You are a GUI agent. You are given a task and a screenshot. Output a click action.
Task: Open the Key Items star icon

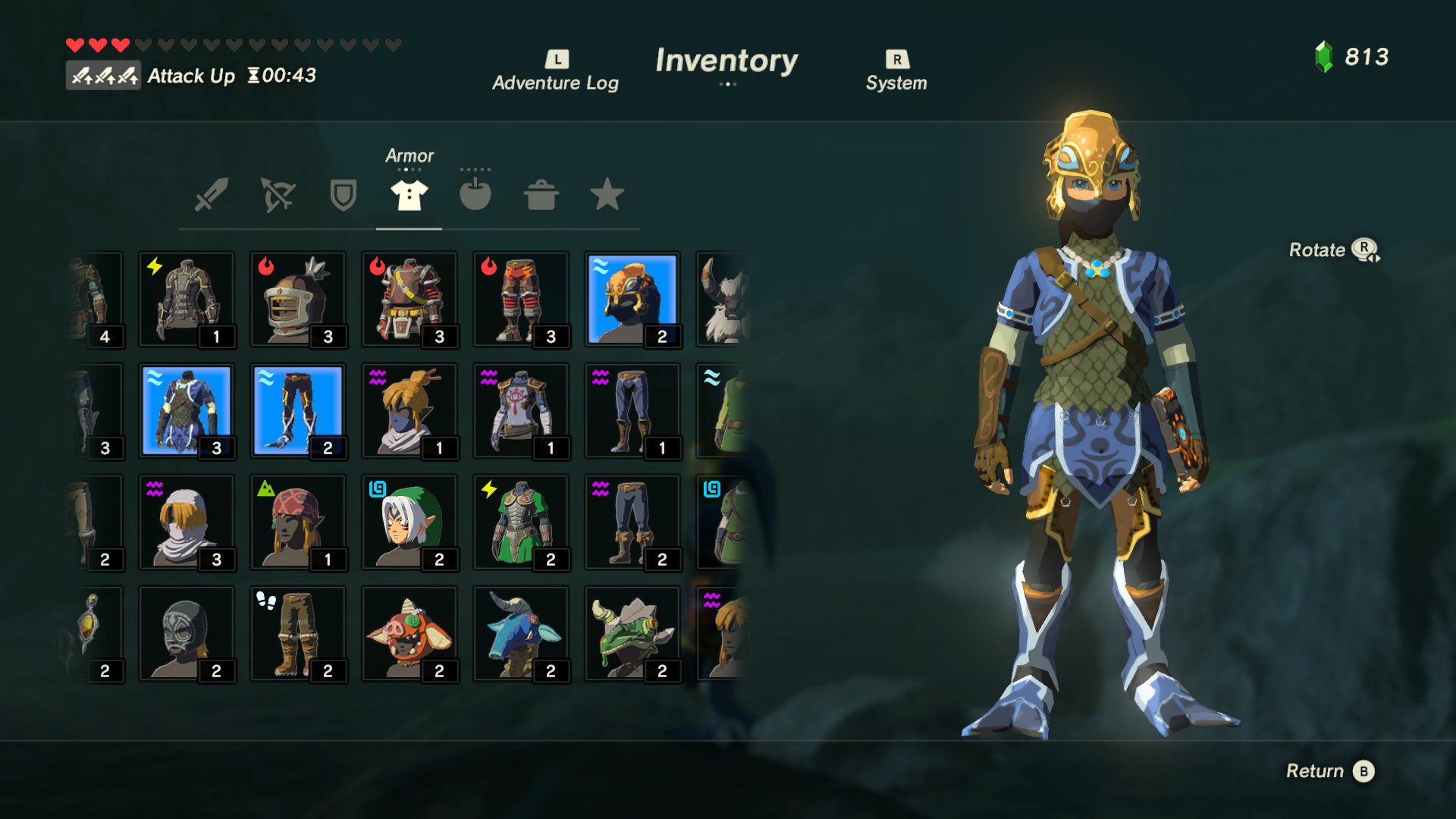pyautogui.click(x=606, y=196)
